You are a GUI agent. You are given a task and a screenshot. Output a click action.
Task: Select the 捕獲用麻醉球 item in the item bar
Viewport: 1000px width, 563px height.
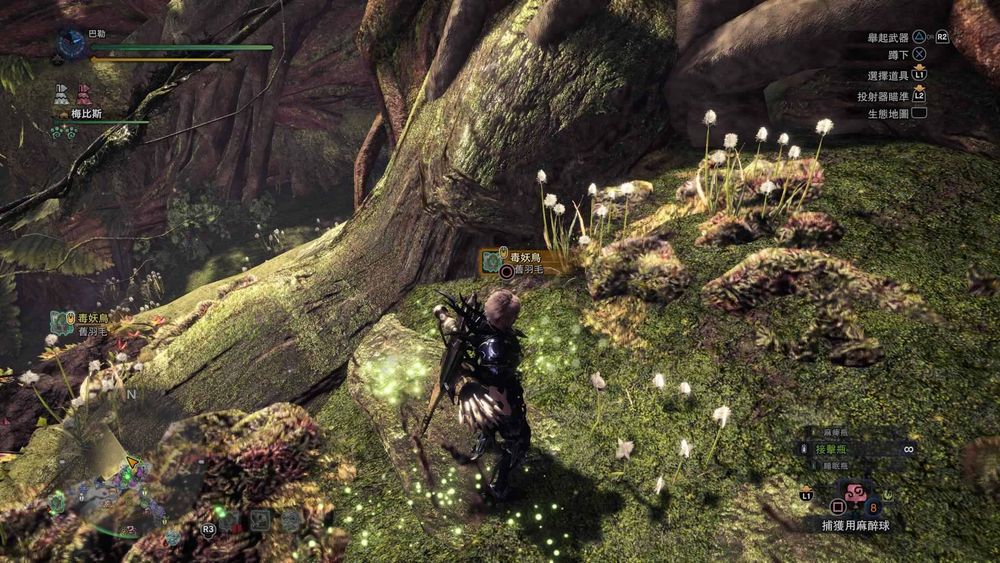click(857, 493)
